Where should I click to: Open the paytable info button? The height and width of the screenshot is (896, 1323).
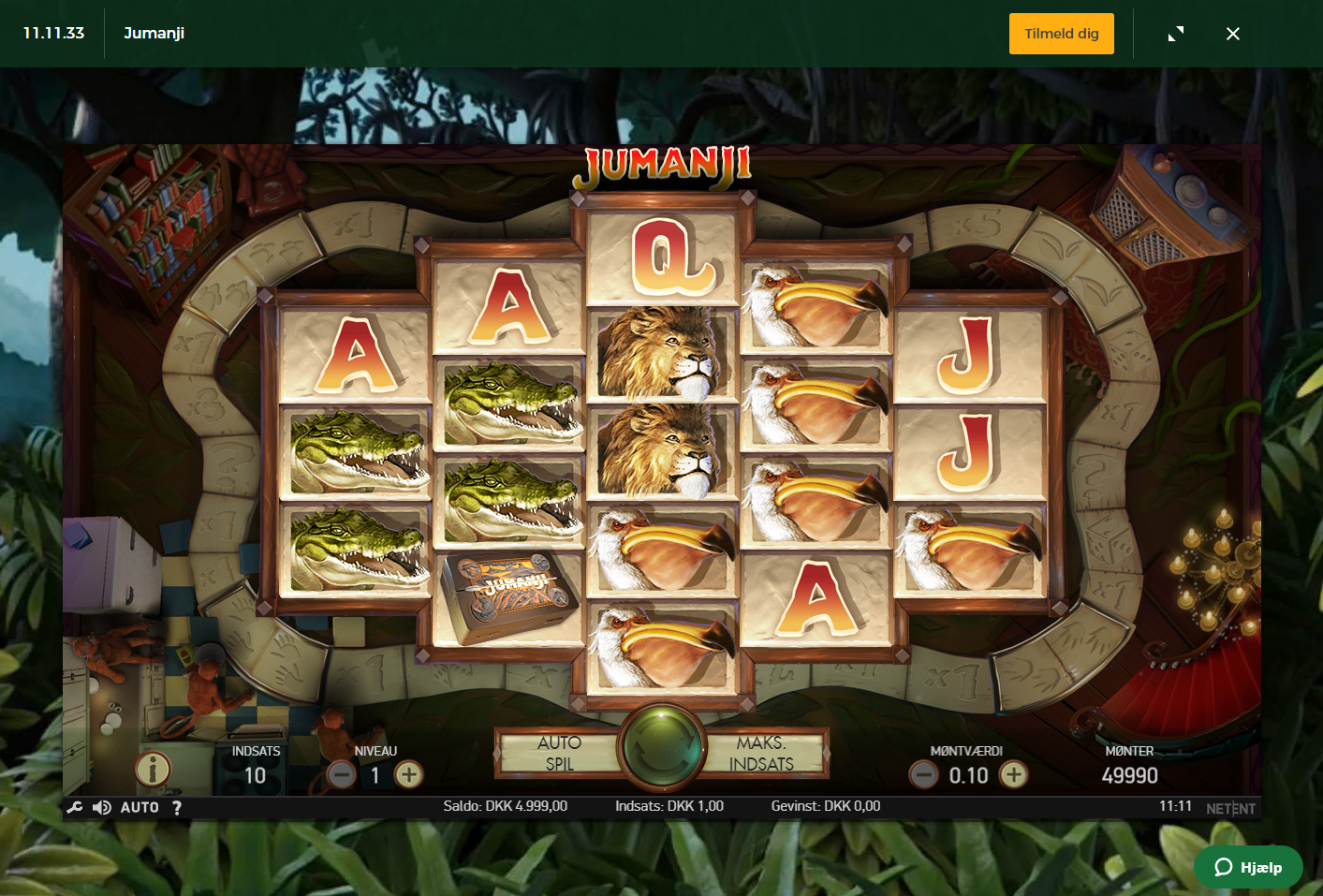[x=153, y=770]
